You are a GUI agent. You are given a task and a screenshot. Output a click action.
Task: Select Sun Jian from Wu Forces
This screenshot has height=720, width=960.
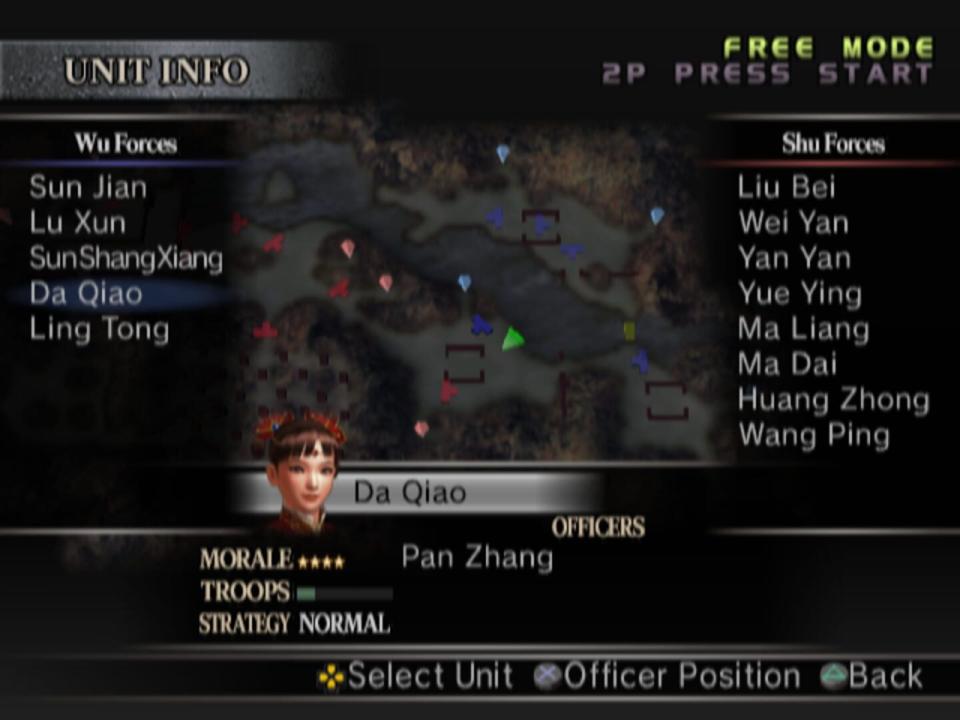pos(88,187)
